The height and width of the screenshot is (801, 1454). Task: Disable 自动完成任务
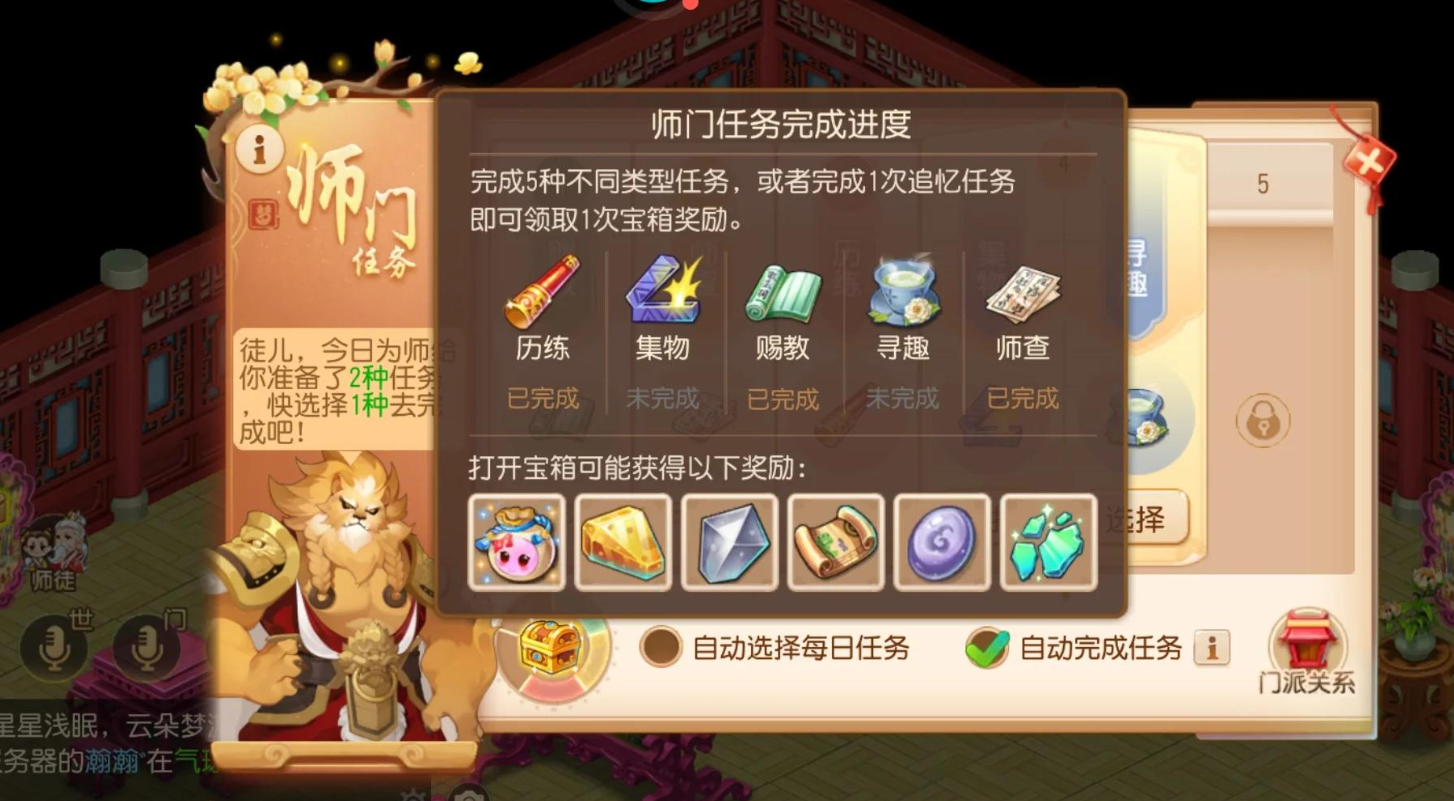coord(989,647)
